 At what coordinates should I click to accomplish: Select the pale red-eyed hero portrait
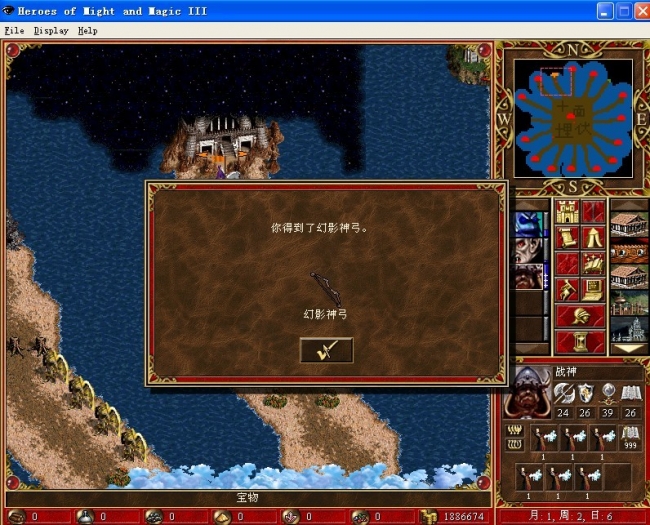point(529,250)
